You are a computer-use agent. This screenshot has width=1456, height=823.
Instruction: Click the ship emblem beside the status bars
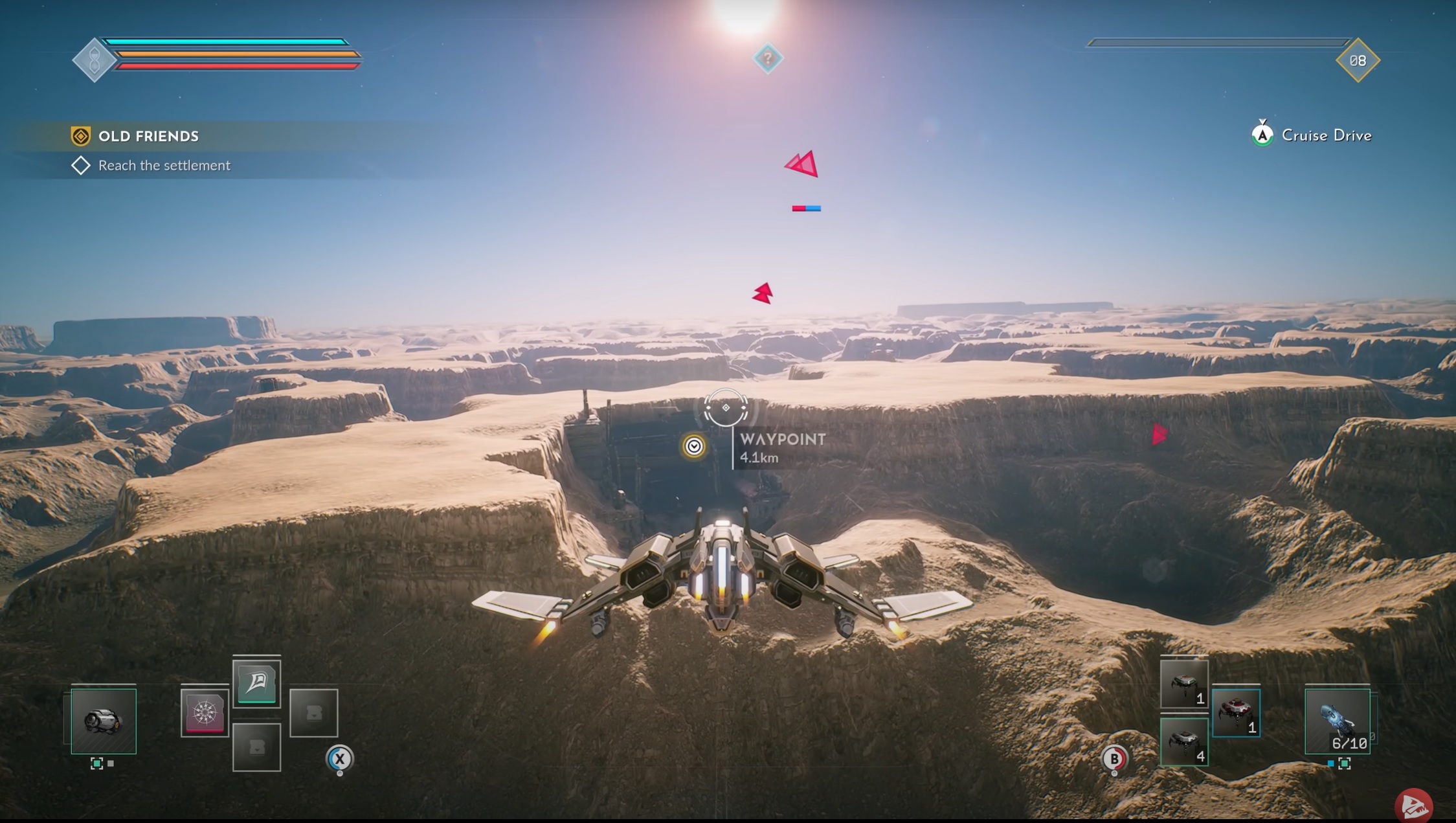coord(94,60)
